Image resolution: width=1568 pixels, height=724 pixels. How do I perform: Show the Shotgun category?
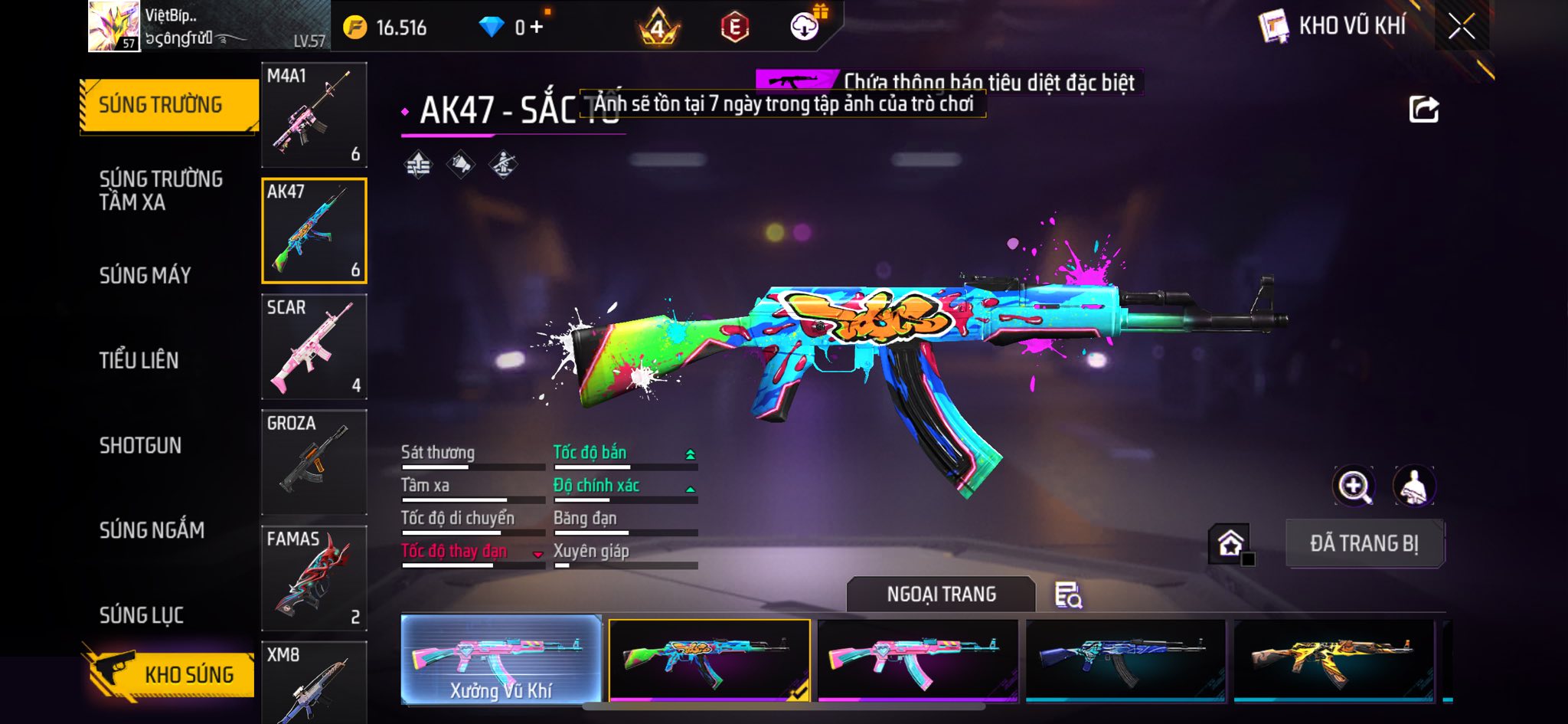[140, 445]
